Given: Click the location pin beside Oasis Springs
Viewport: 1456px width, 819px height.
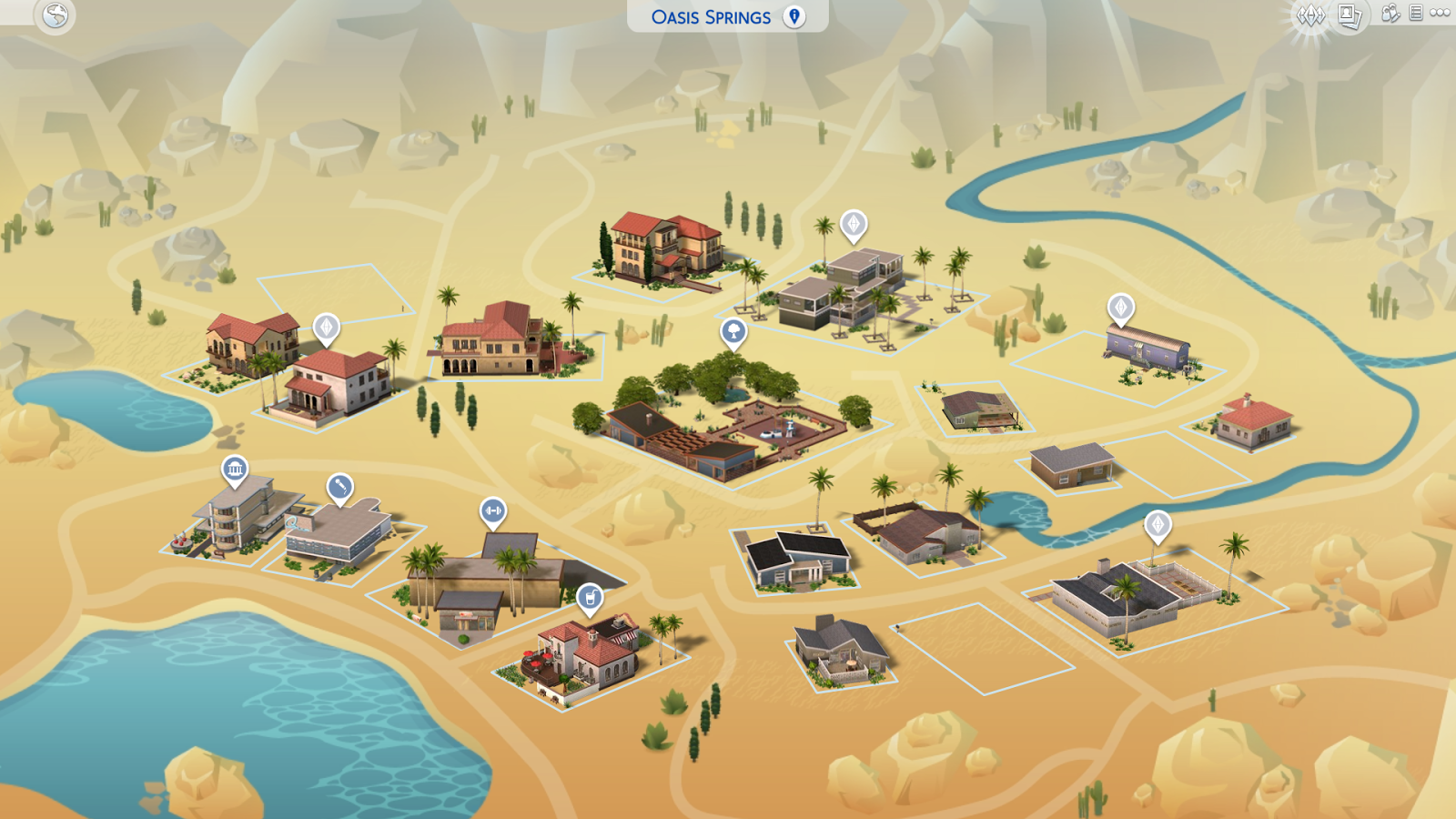Looking at the screenshot, I should (x=793, y=15).
